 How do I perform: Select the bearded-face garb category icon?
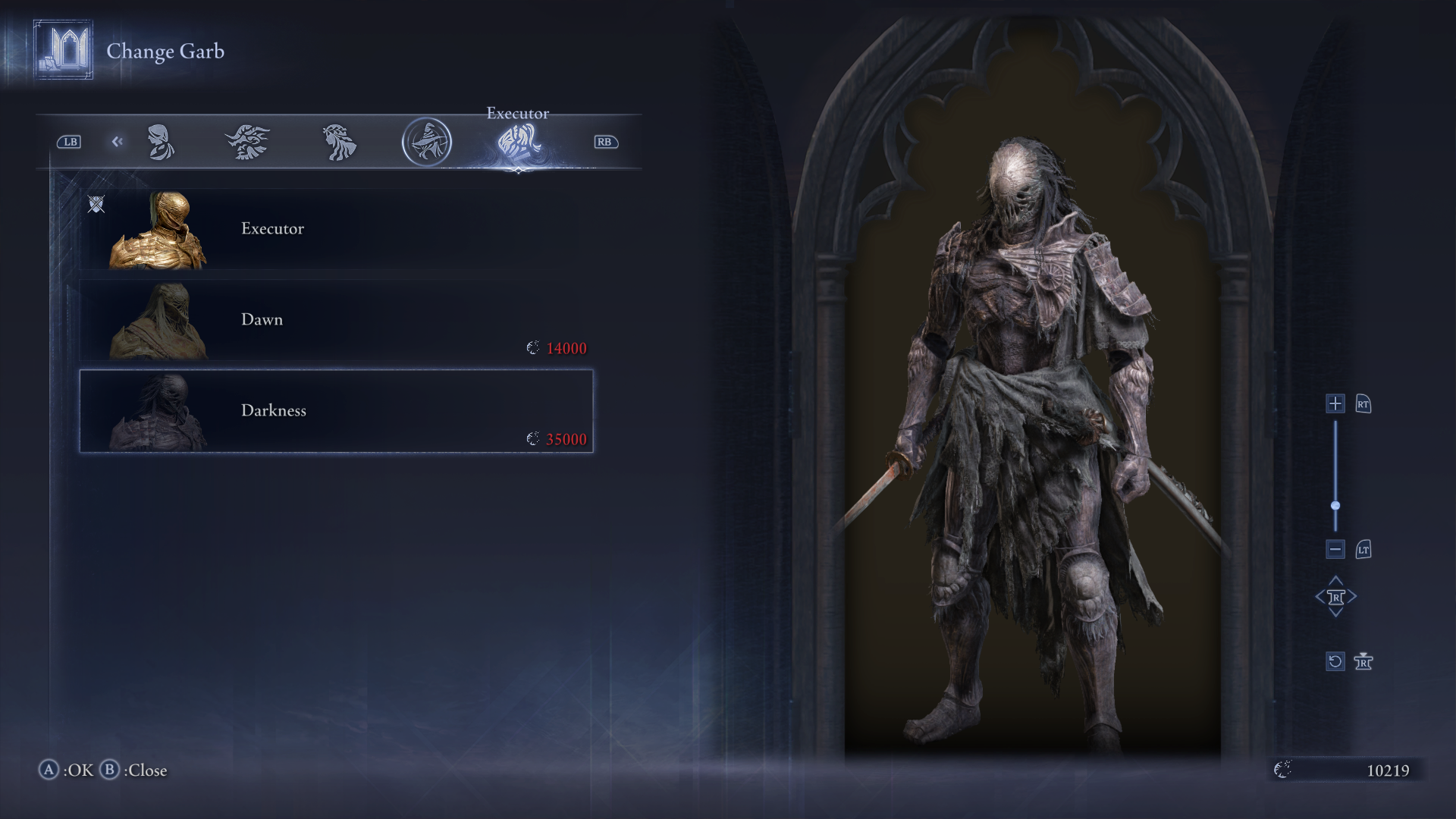(248, 142)
